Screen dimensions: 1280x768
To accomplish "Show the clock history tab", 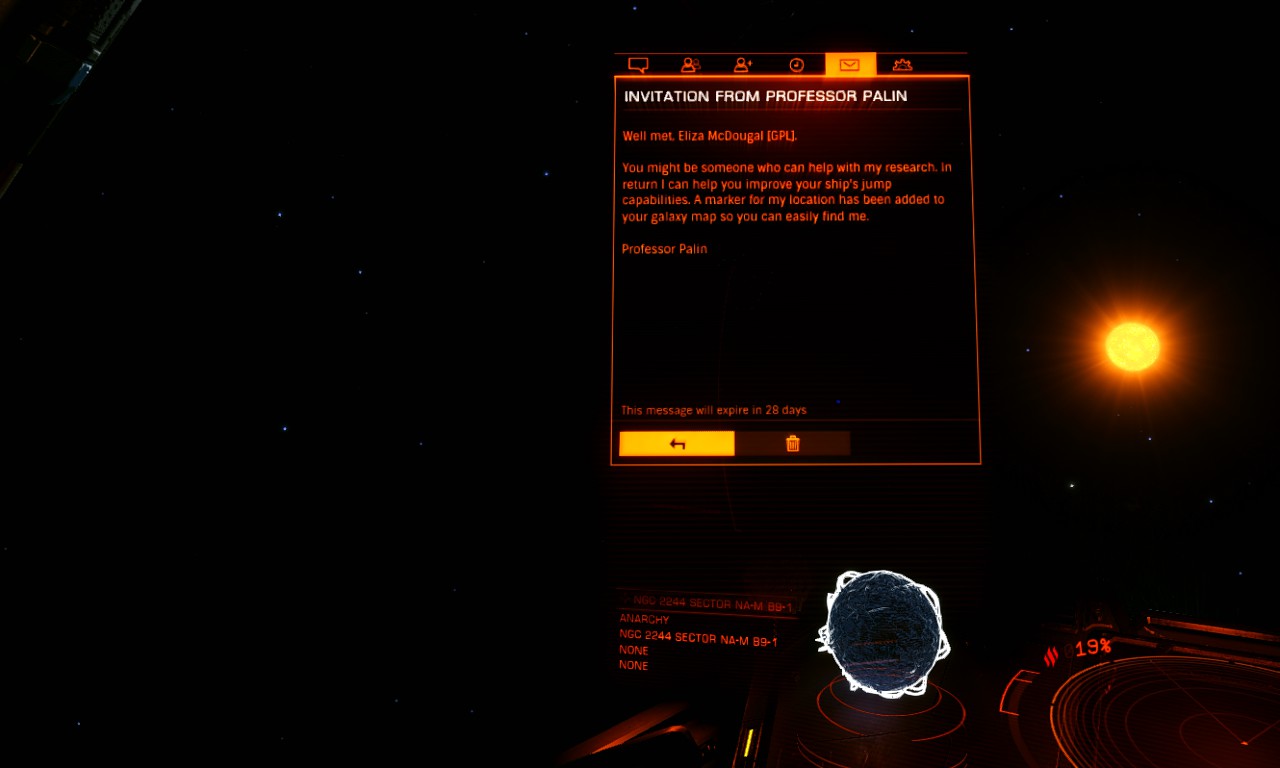I will (x=797, y=65).
